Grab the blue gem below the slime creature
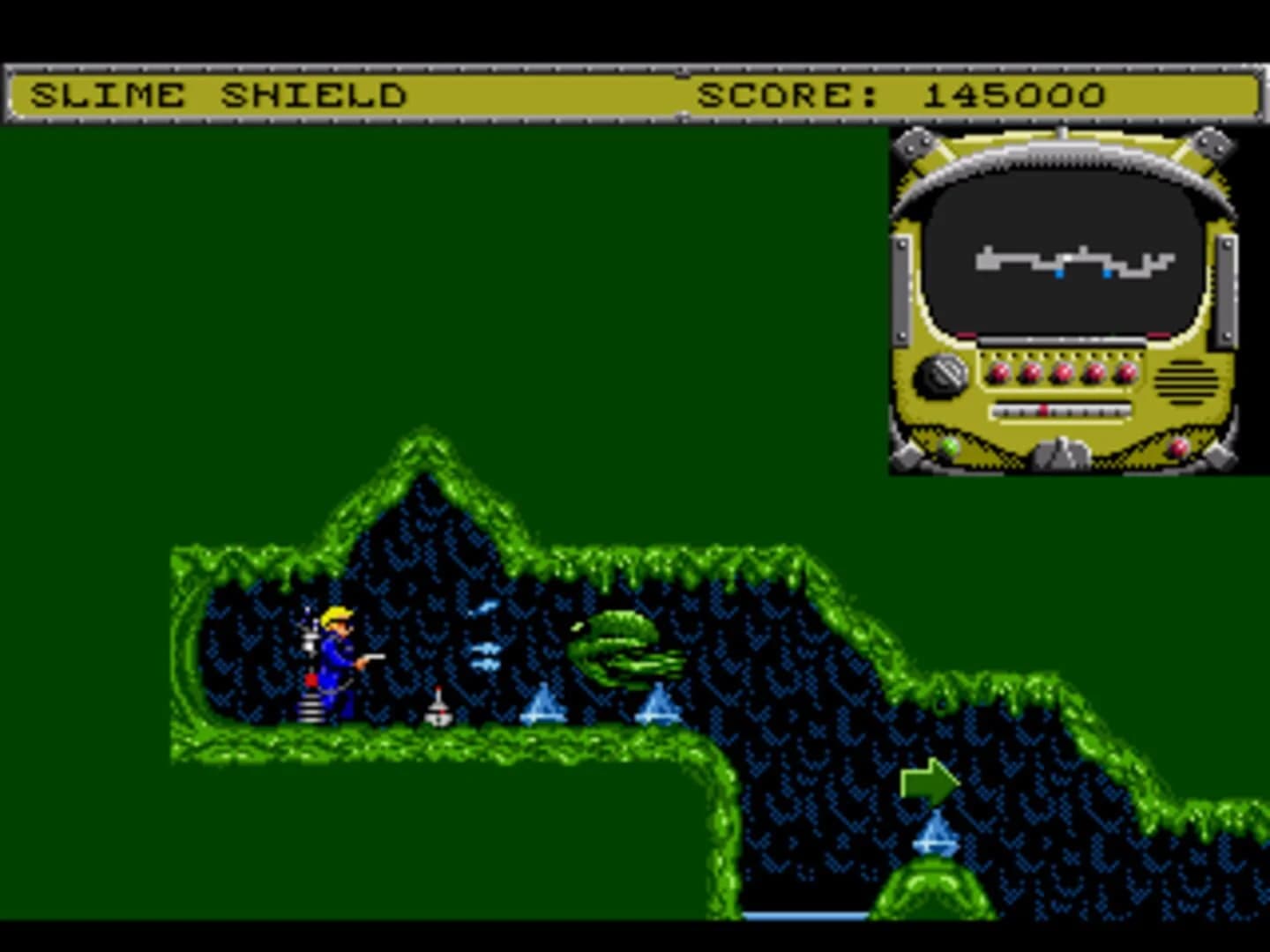Viewport: 1270px width, 952px height. point(657,701)
